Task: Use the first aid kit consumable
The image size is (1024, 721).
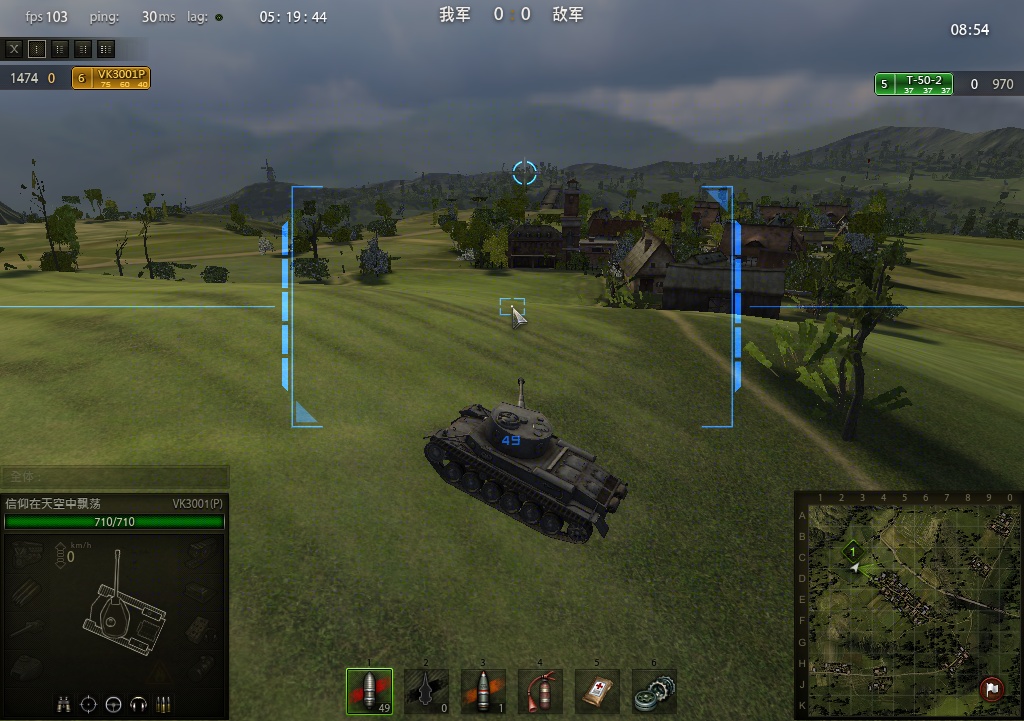Action: [598, 691]
